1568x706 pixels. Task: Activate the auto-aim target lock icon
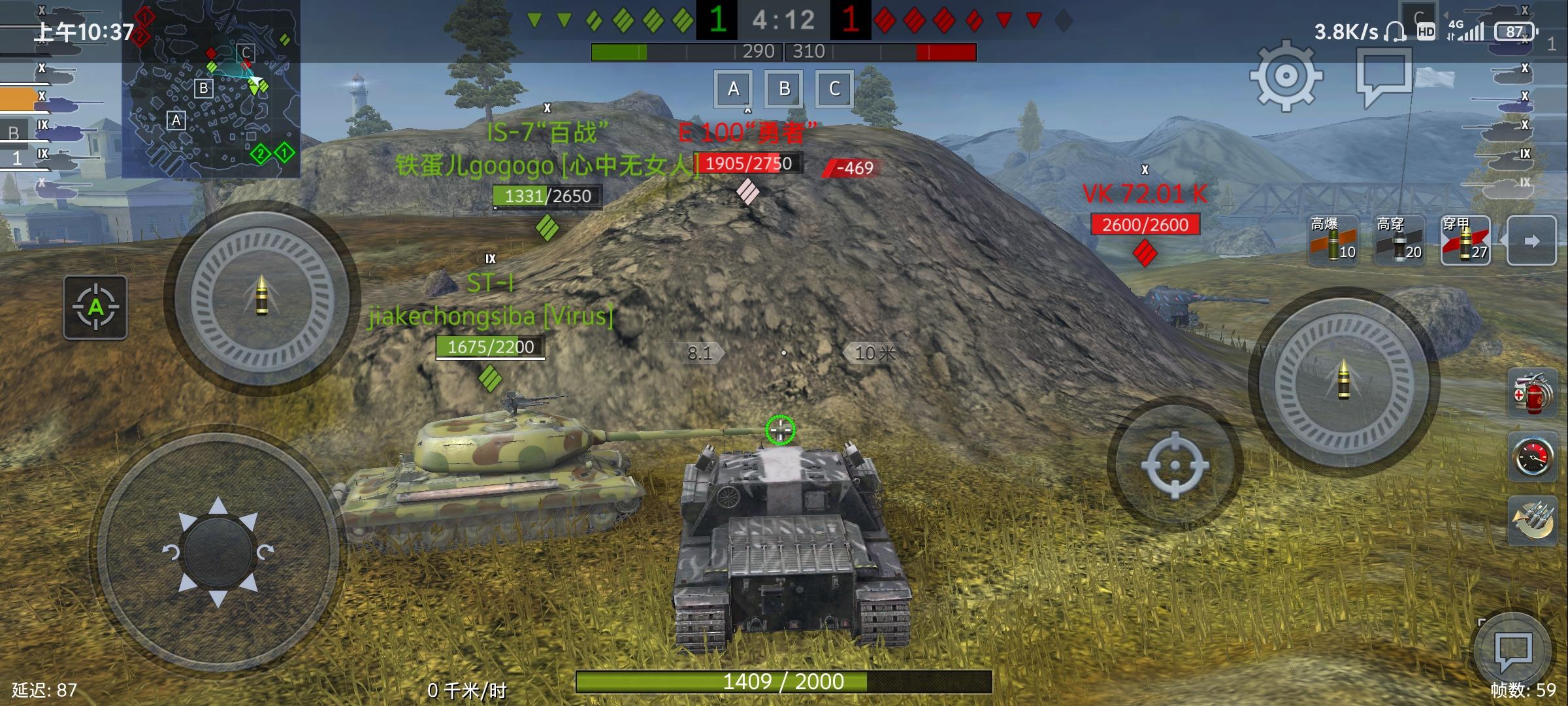[x=95, y=307]
